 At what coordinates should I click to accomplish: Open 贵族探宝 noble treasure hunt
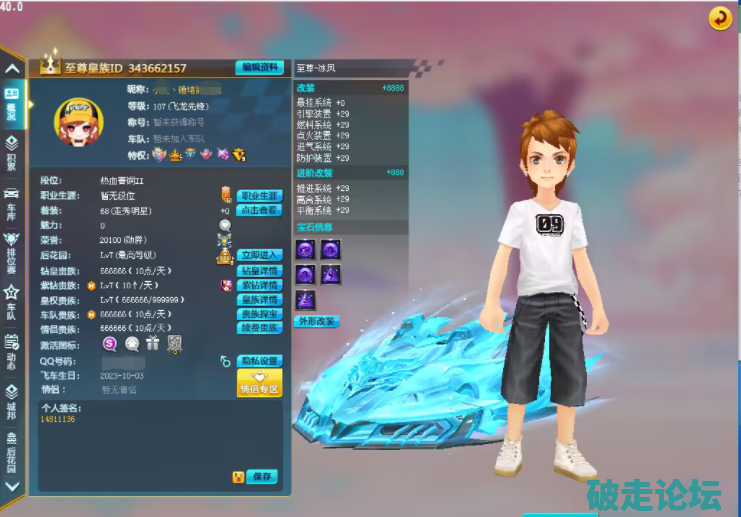[259, 314]
